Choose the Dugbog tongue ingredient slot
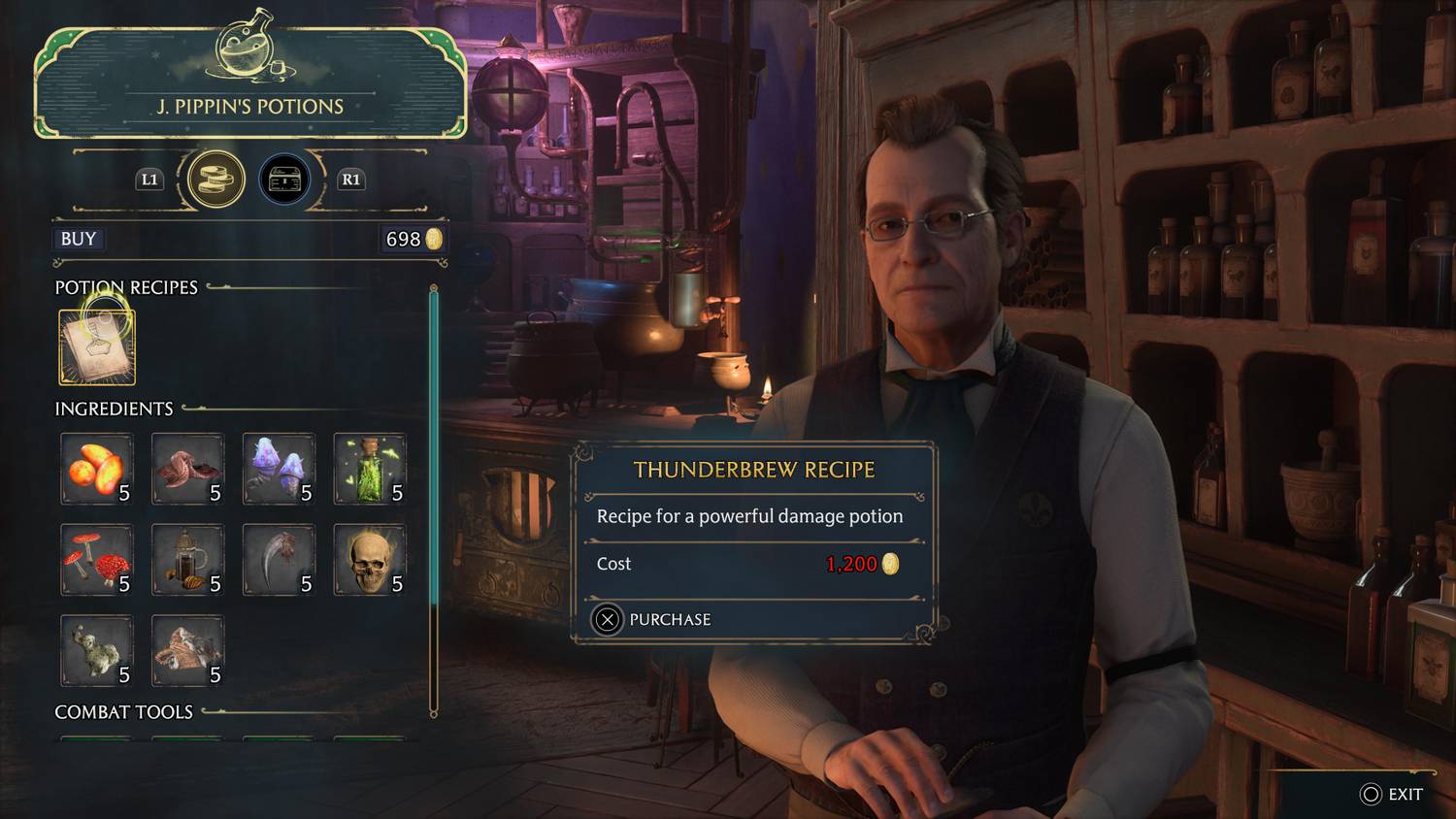 (x=187, y=470)
